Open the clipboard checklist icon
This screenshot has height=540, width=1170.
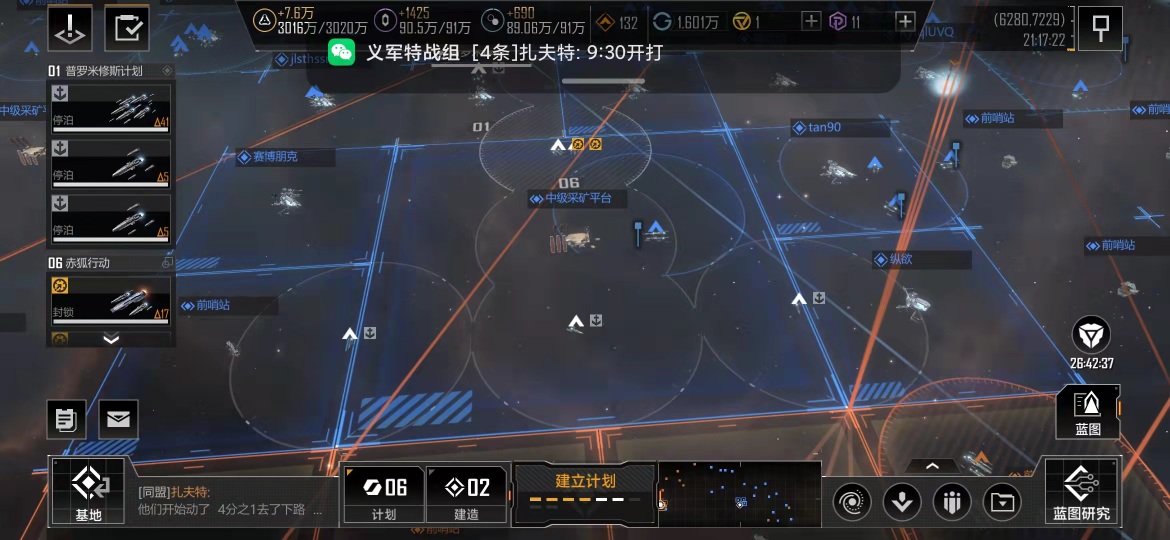coord(127,28)
